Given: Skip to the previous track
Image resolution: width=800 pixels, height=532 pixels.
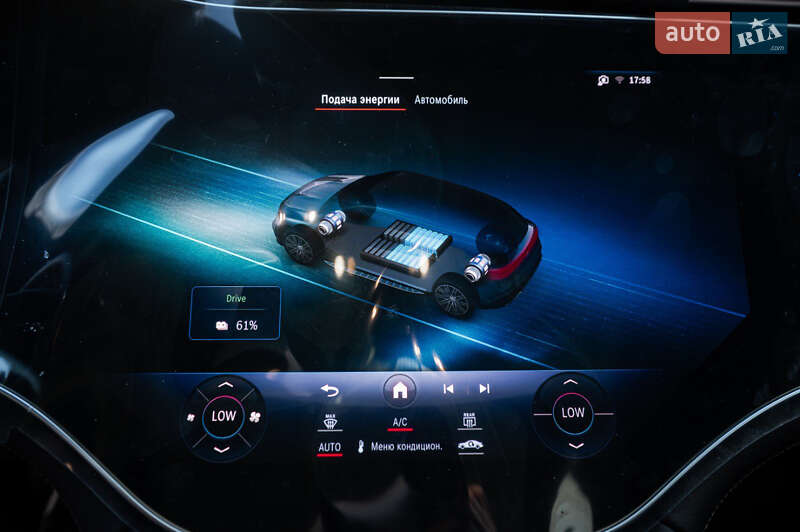Looking at the screenshot, I should click(448, 389).
